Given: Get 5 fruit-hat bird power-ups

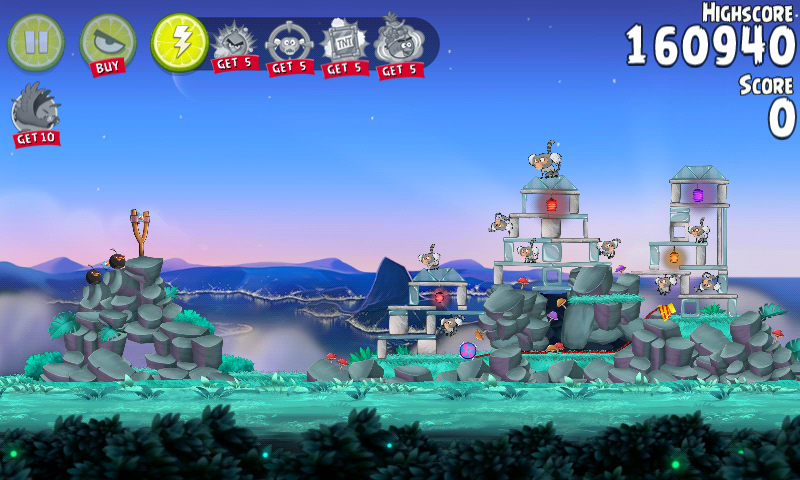Looking at the screenshot, I should click(399, 46).
